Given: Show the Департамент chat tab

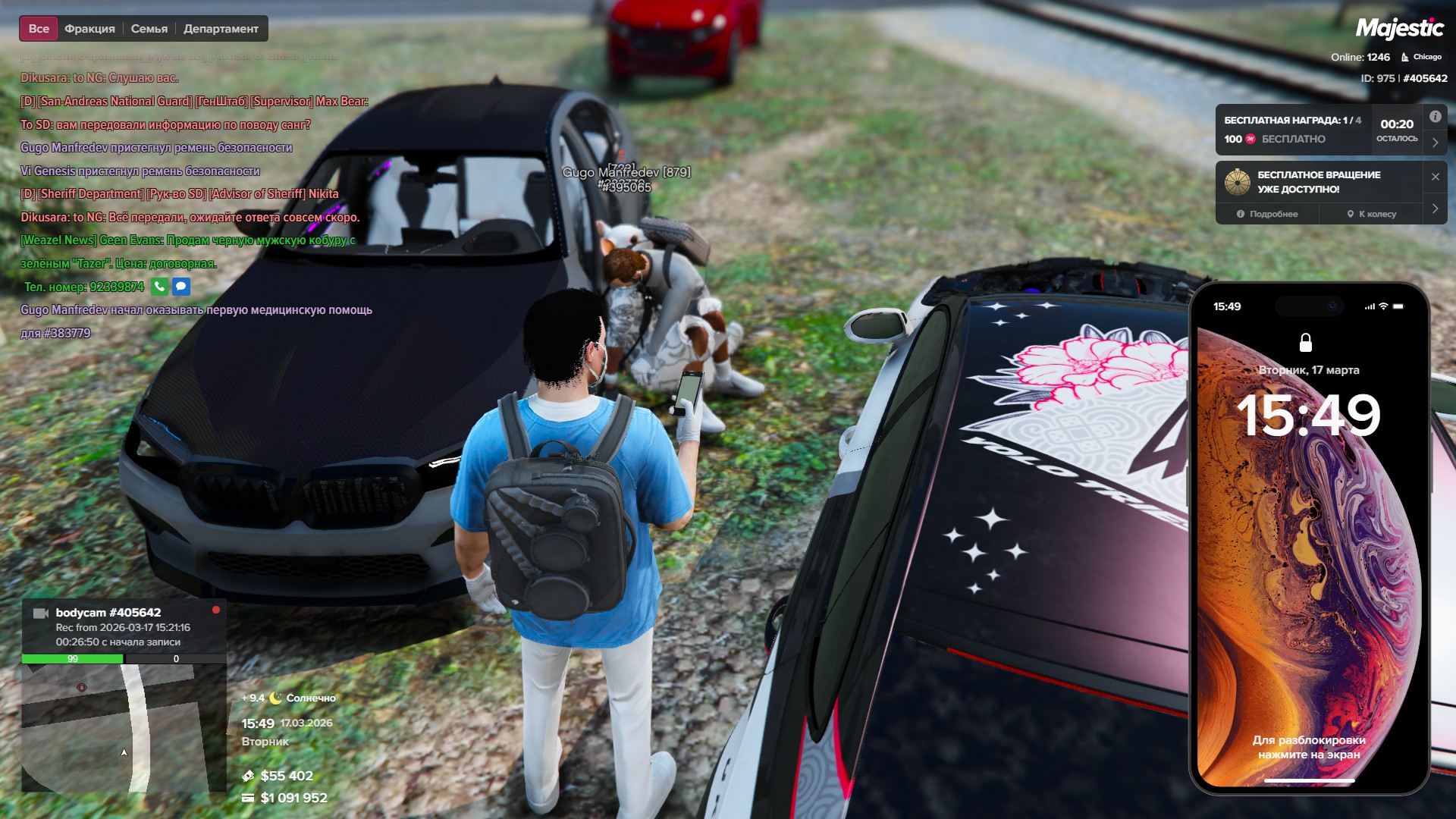Looking at the screenshot, I should [x=221, y=29].
